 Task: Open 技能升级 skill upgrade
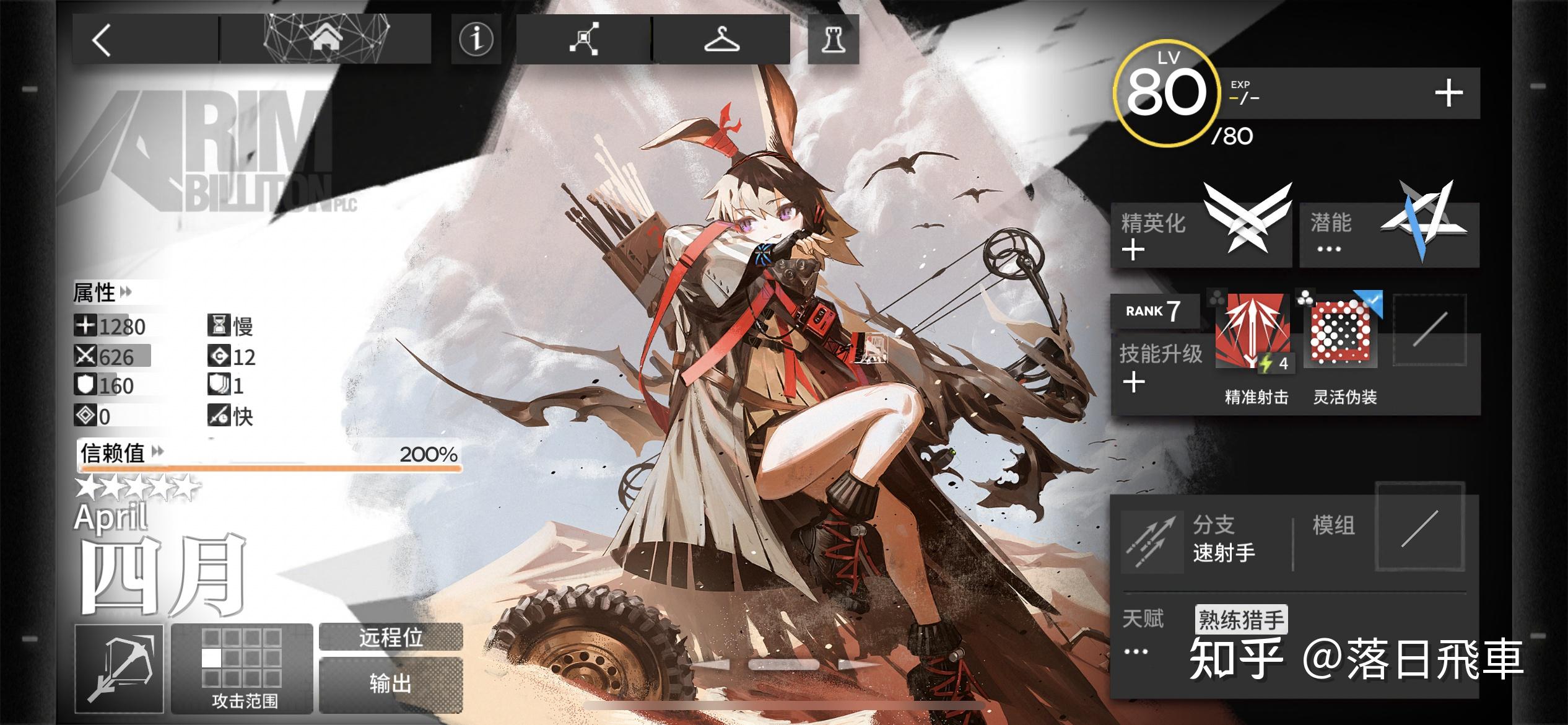coord(1159,367)
